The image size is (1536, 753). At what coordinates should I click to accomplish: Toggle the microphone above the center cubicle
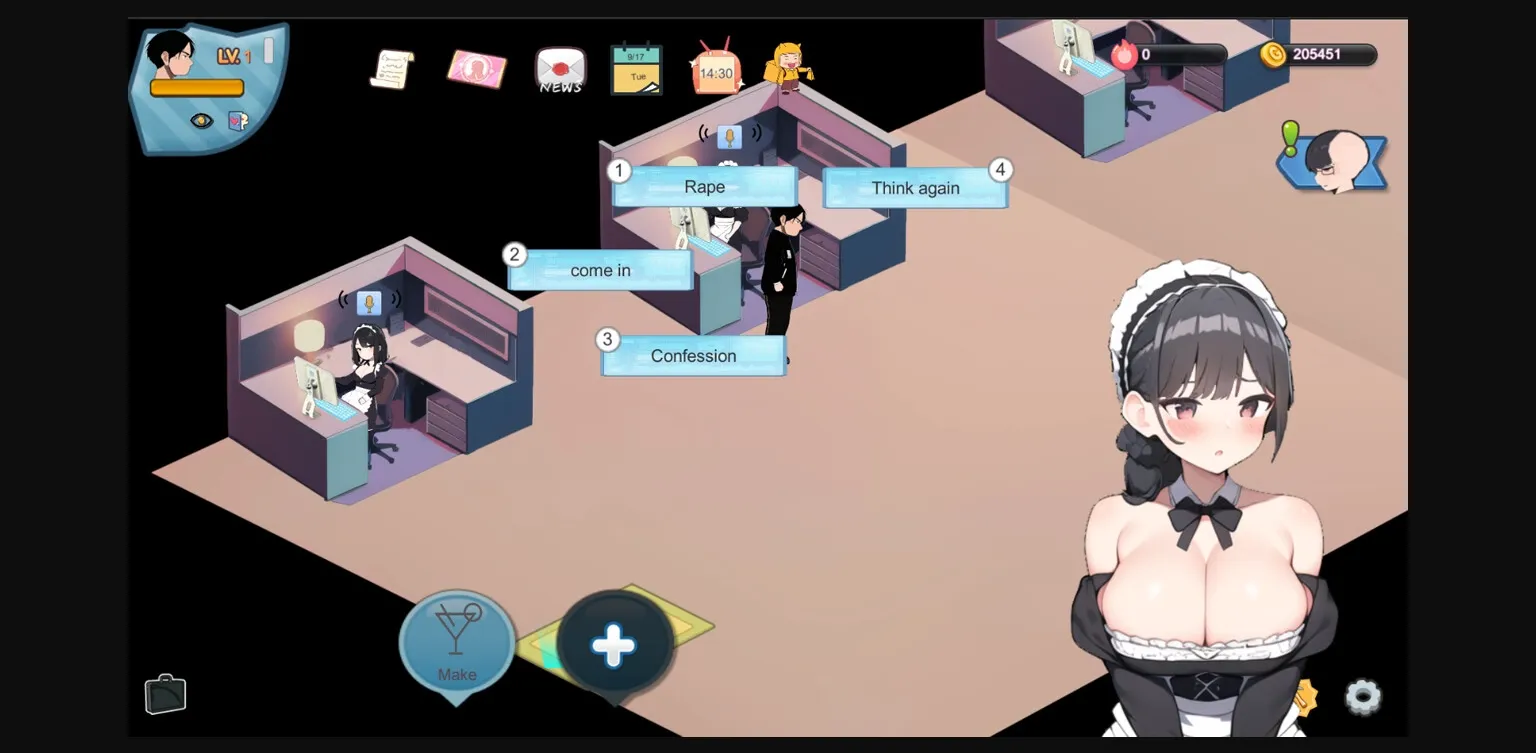pyautogui.click(x=729, y=137)
